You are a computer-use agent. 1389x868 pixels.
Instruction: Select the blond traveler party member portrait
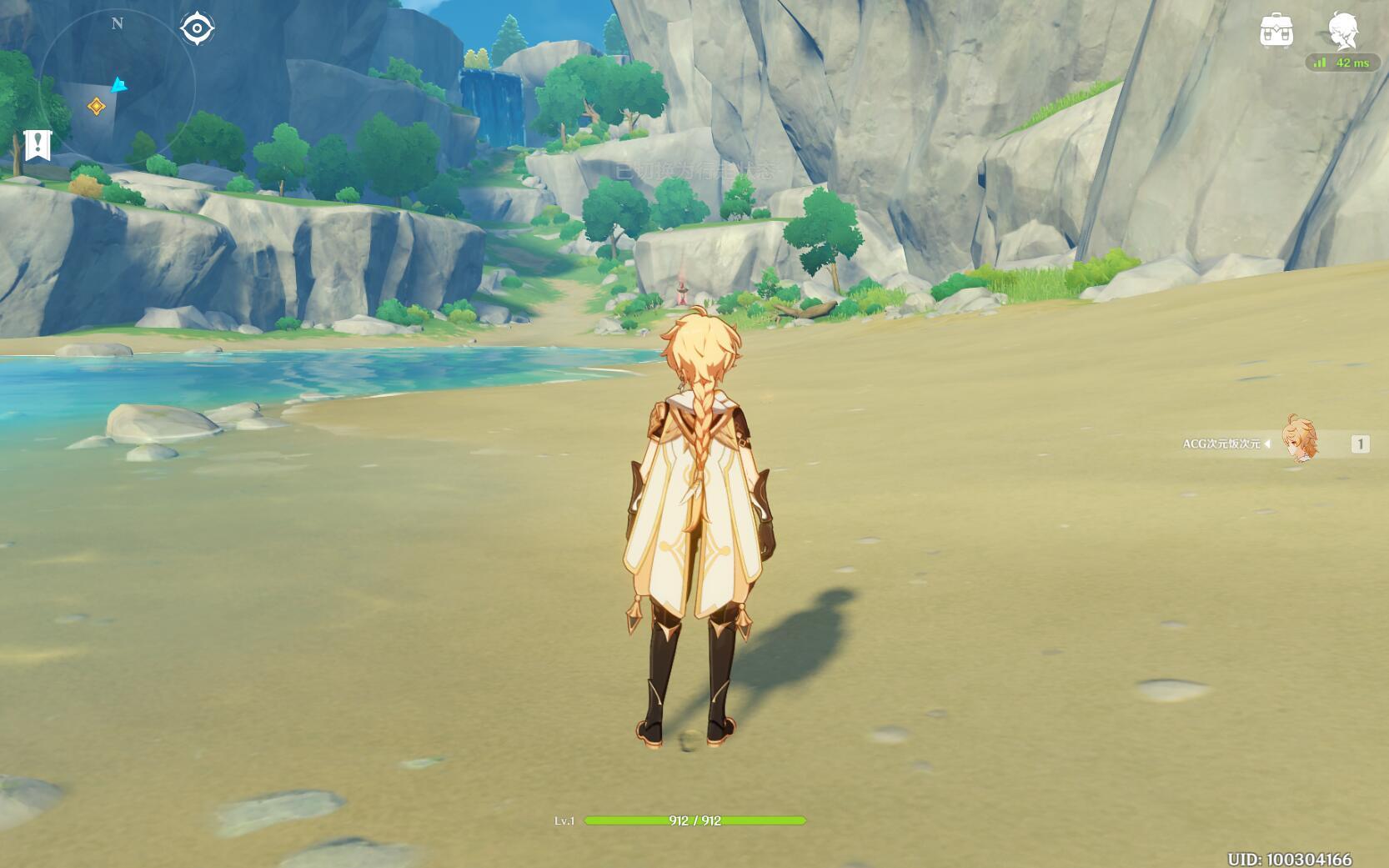(x=1300, y=440)
